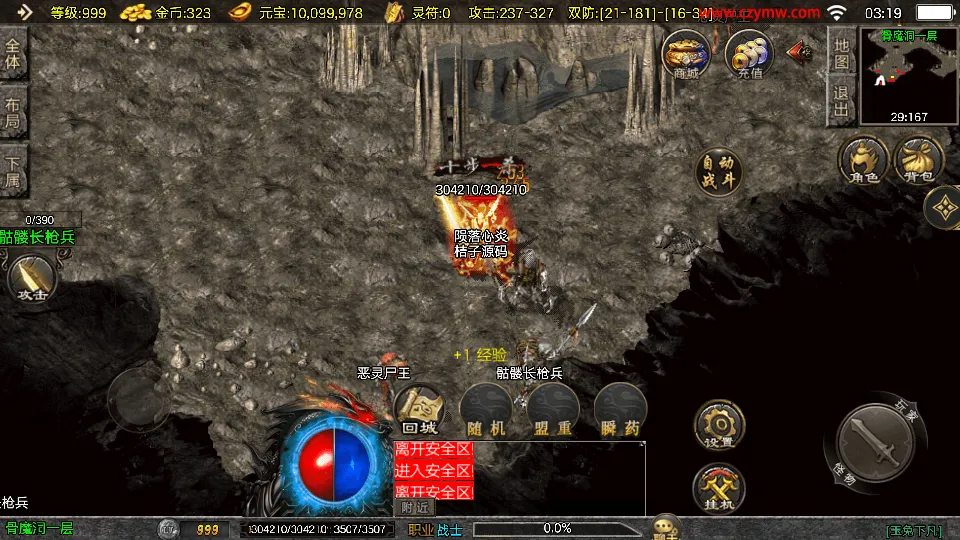Open the 骨魔洞一层 minimap

click(909, 75)
